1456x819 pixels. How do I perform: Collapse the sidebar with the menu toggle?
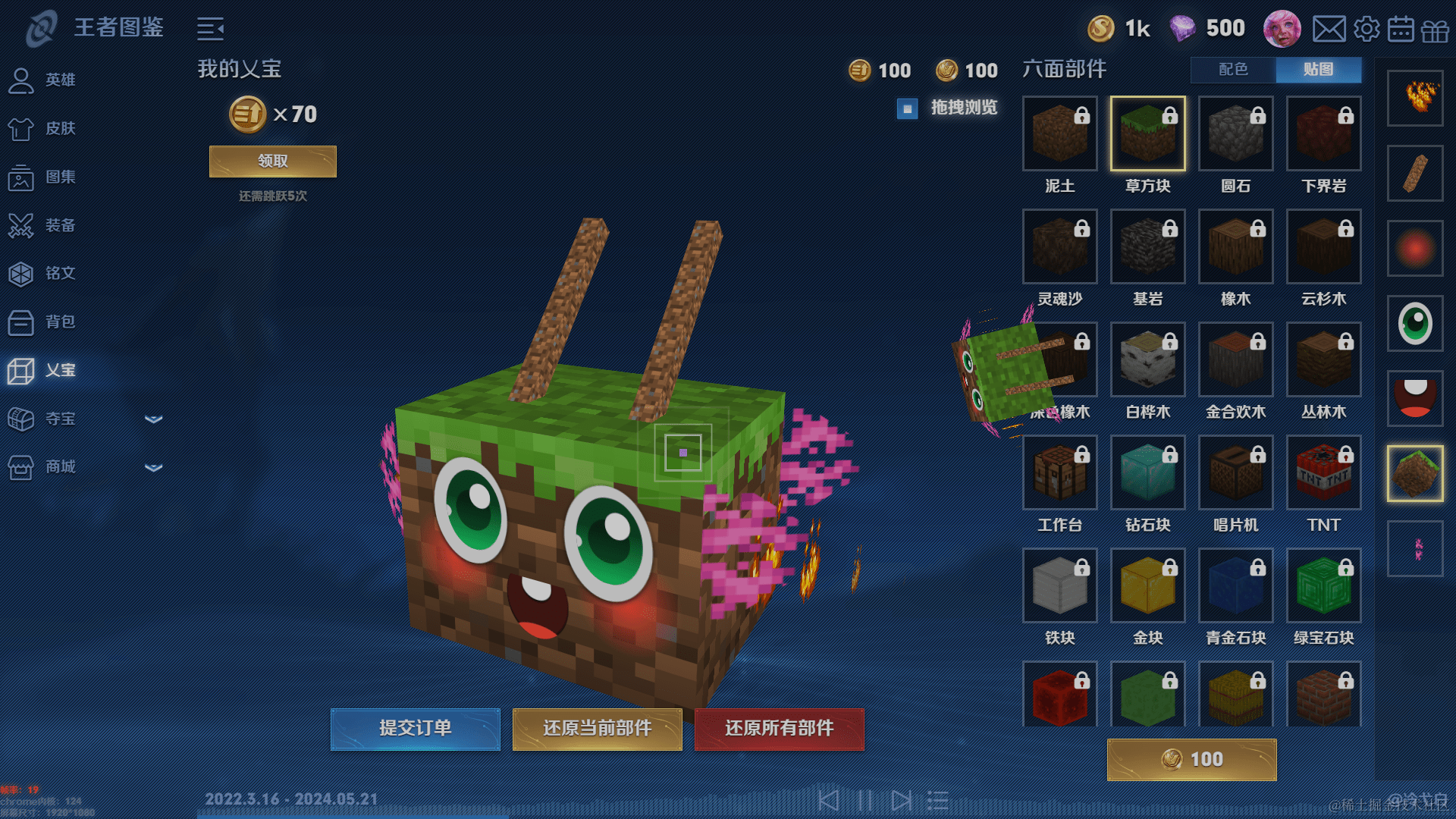click(210, 30)
